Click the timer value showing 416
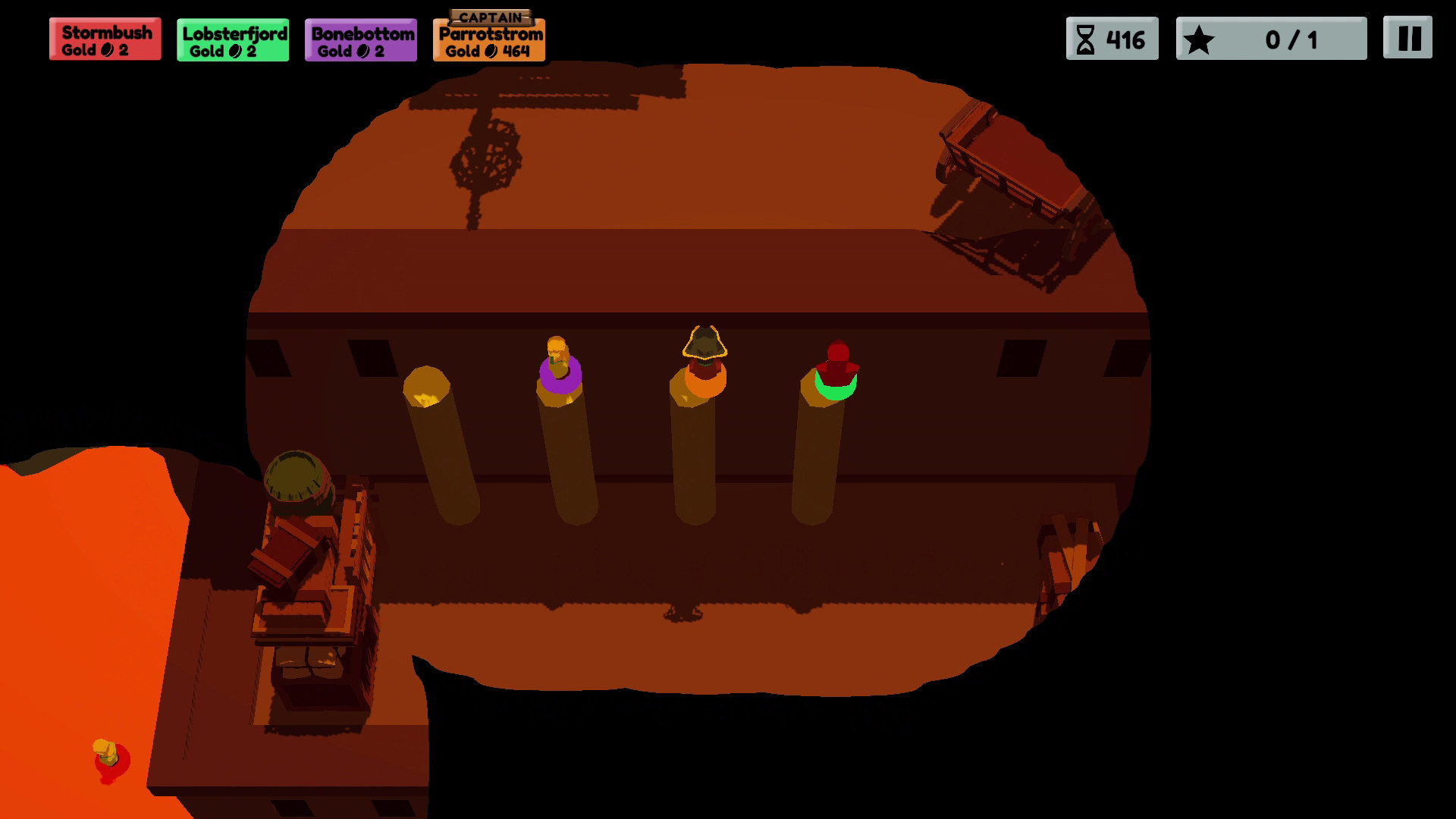Image resolution: width=1456 pixels, height=819 pixels. (x=1125, y=38)
